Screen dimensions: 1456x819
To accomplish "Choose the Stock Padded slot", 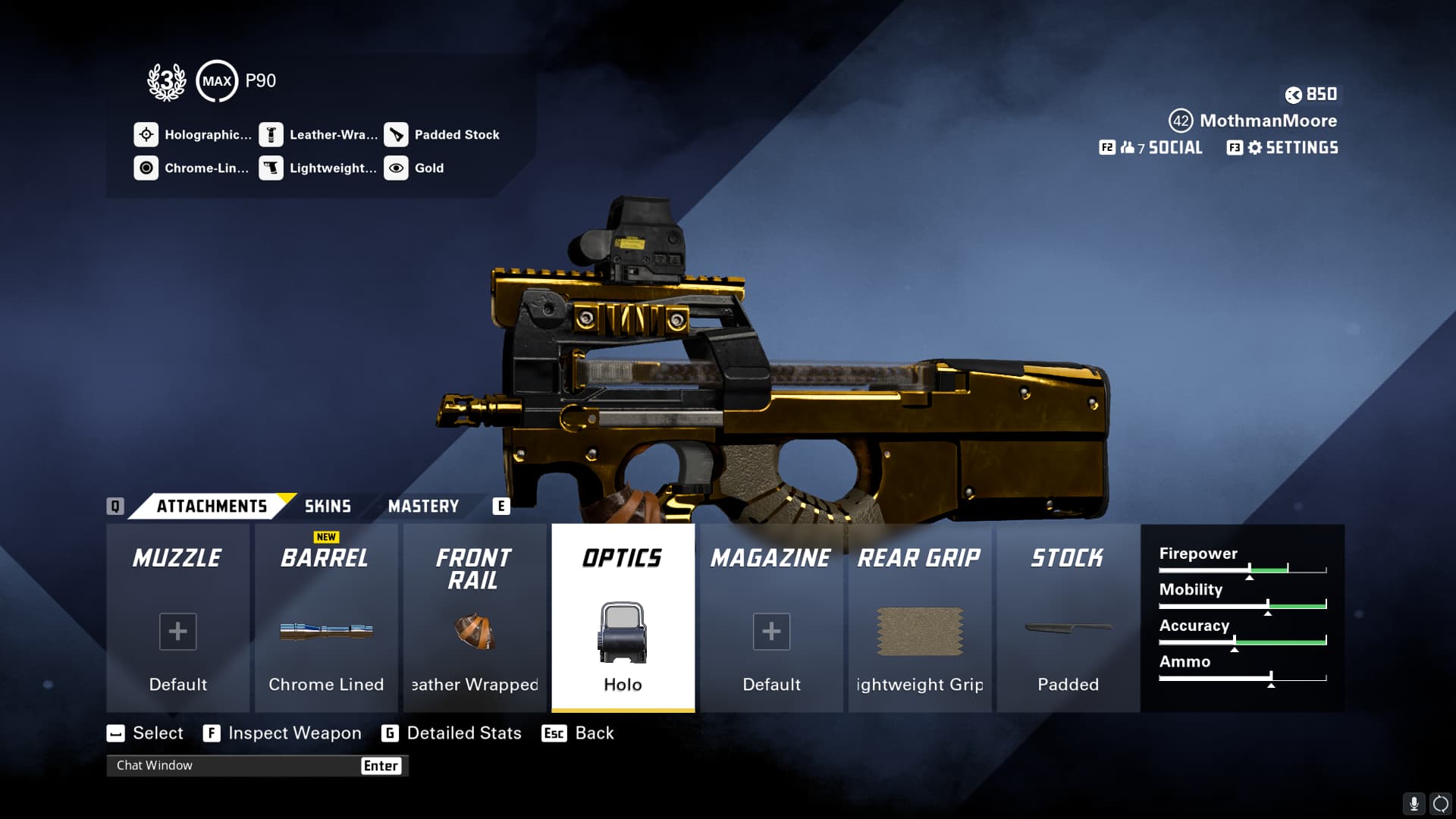I will click(1068, 618).
